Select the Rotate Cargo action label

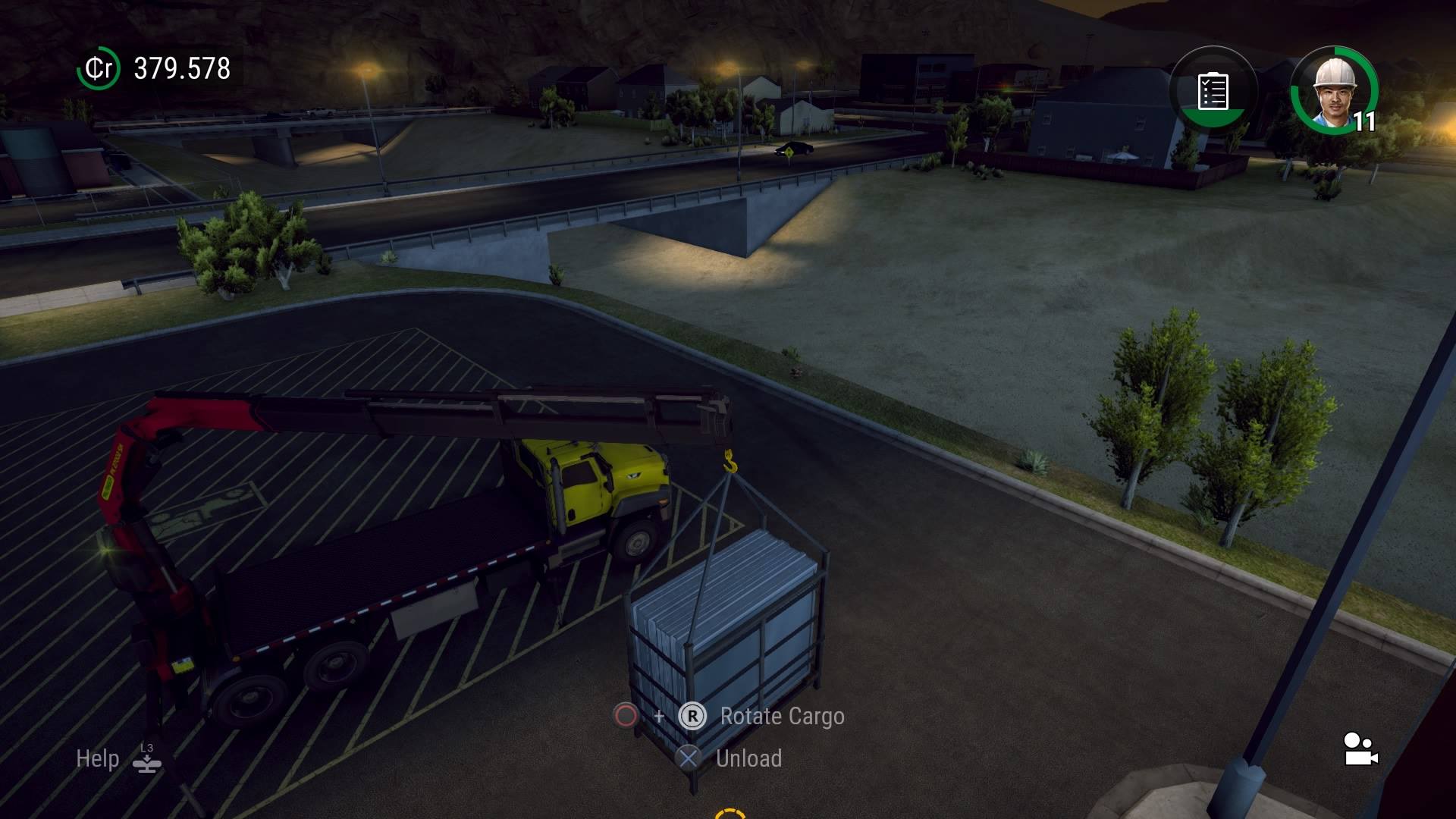[781, 717]
